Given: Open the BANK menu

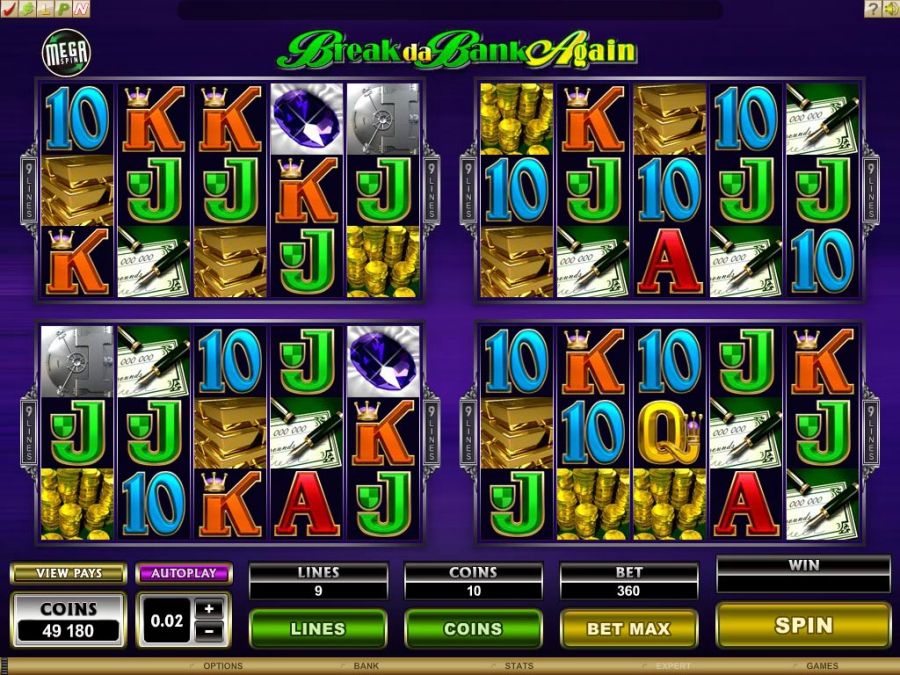Looking at the screenshot, I should click(x=365, y=666).
